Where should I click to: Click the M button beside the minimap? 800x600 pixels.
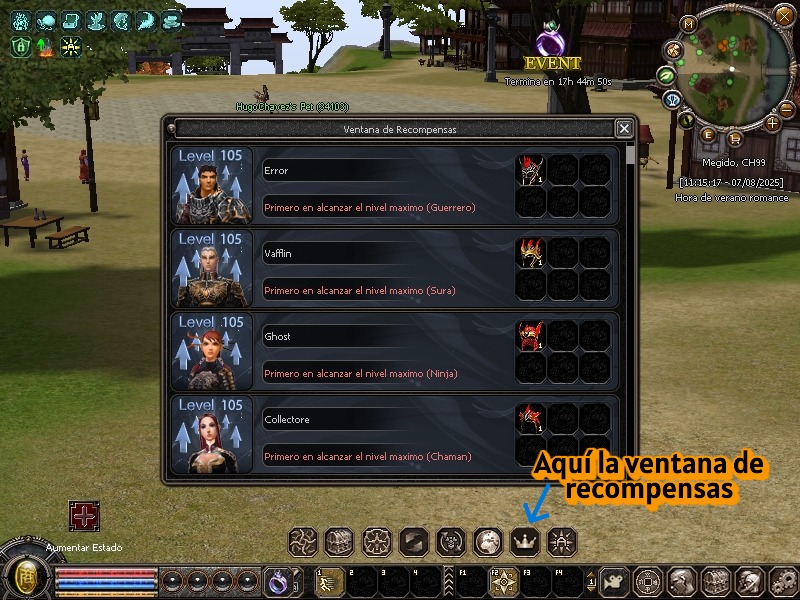(688, 23)
